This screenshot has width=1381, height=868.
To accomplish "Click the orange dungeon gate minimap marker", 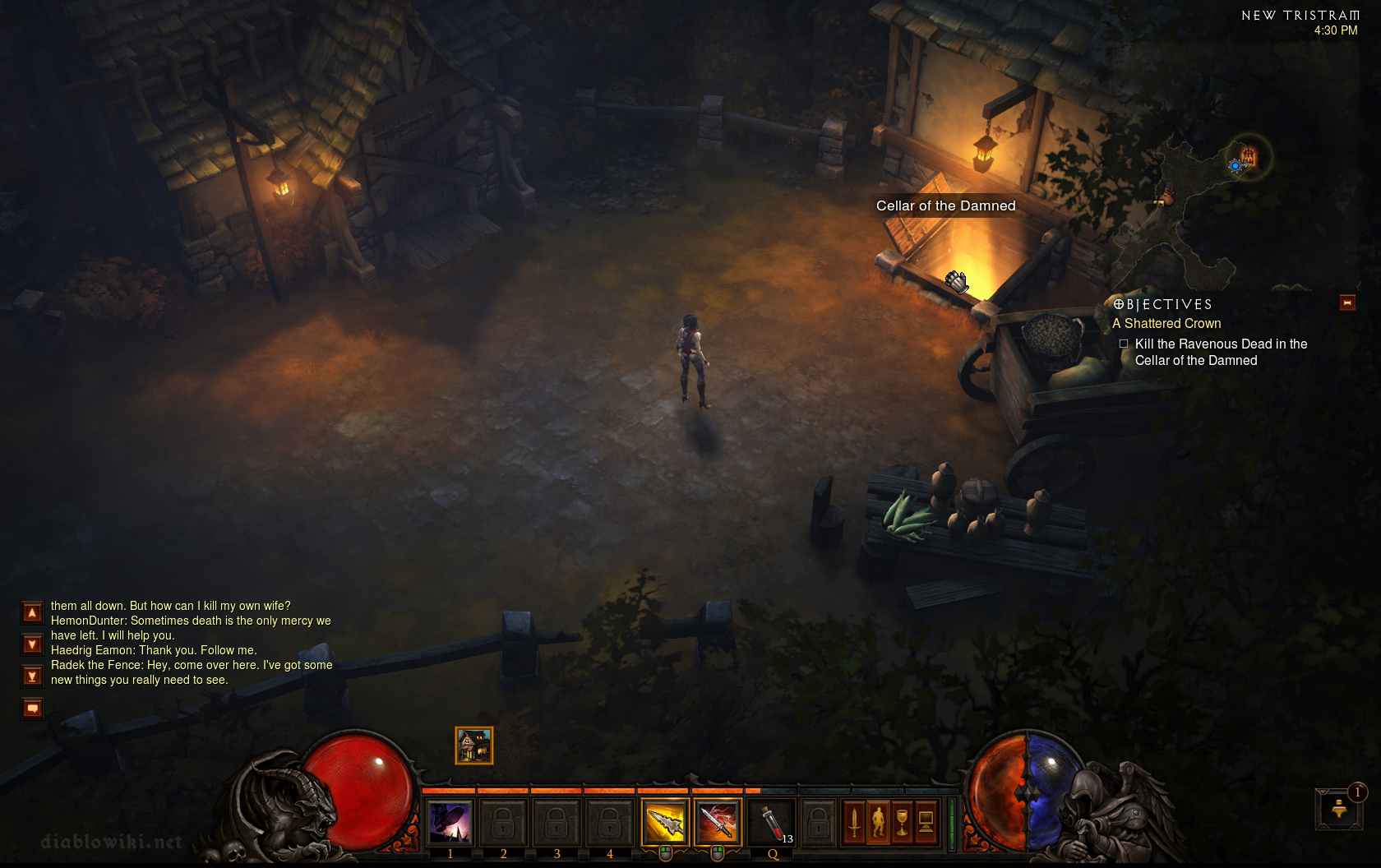I will [1249, 155].
